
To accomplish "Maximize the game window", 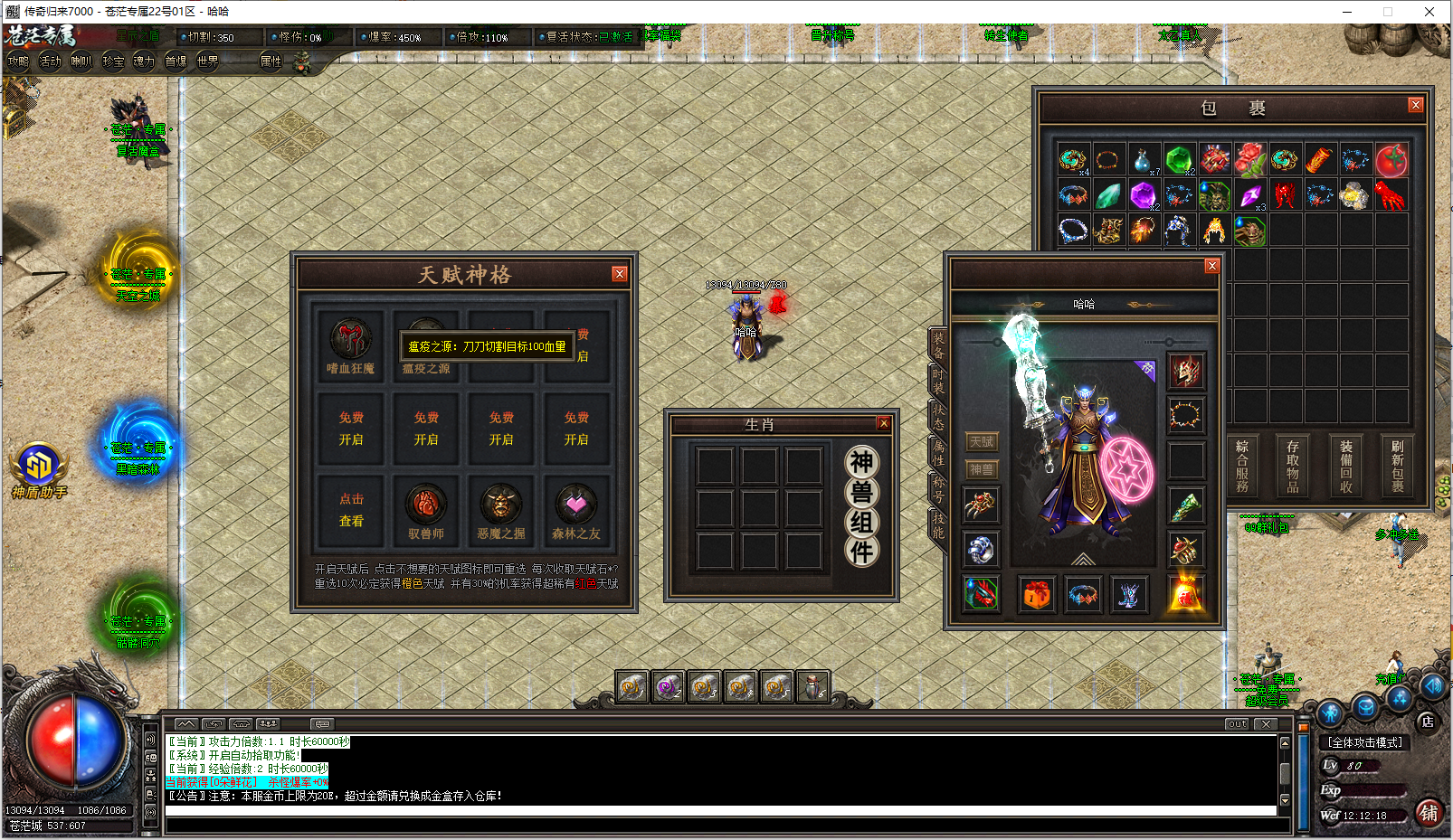I will 1387,12.
